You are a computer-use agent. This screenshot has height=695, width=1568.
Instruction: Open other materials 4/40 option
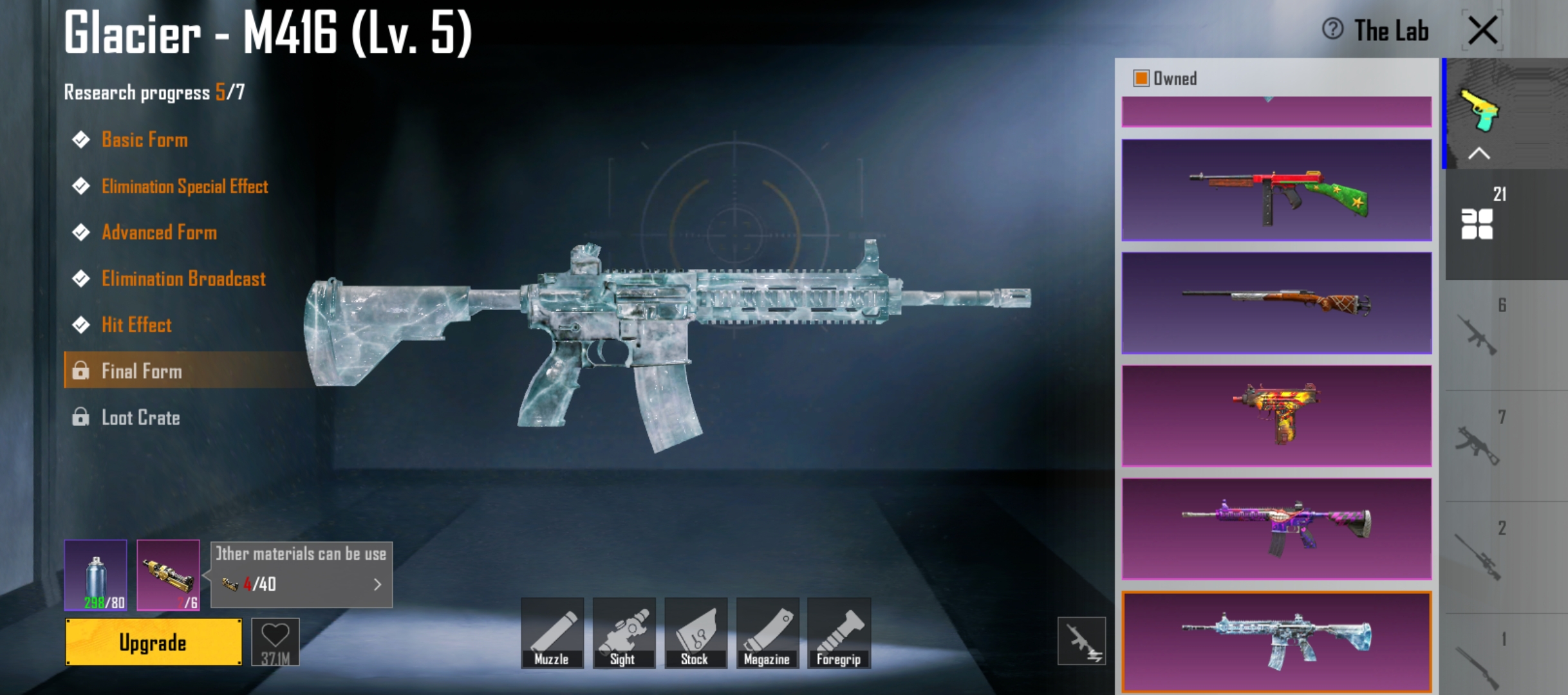tap(301, 584)
